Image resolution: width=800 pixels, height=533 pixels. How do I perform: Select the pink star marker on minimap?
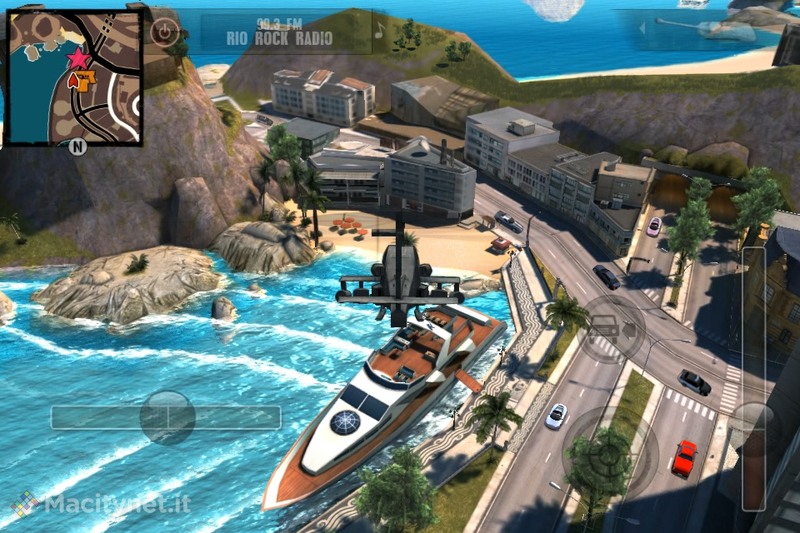78,58
